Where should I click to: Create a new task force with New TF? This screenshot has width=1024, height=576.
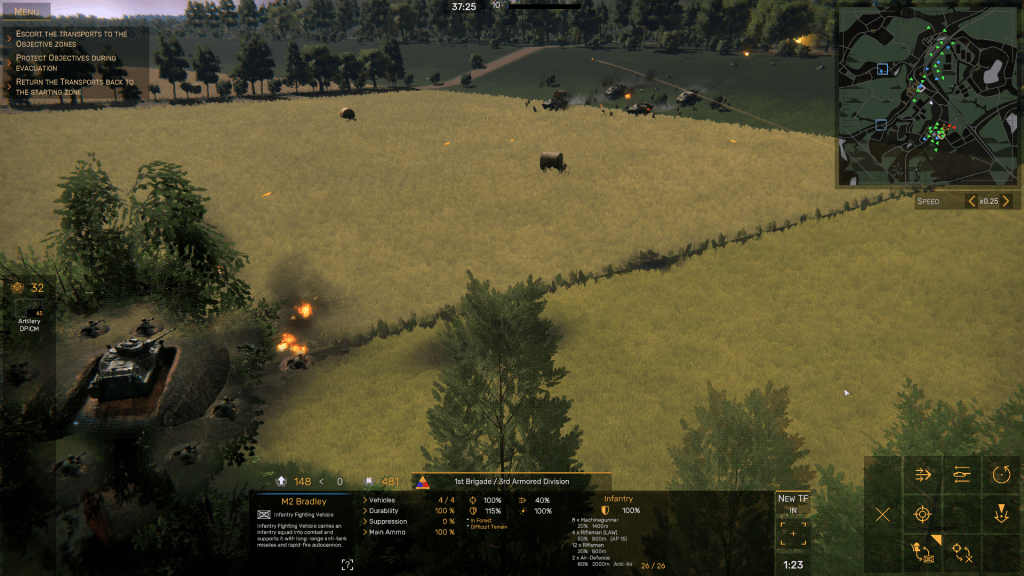793,504
